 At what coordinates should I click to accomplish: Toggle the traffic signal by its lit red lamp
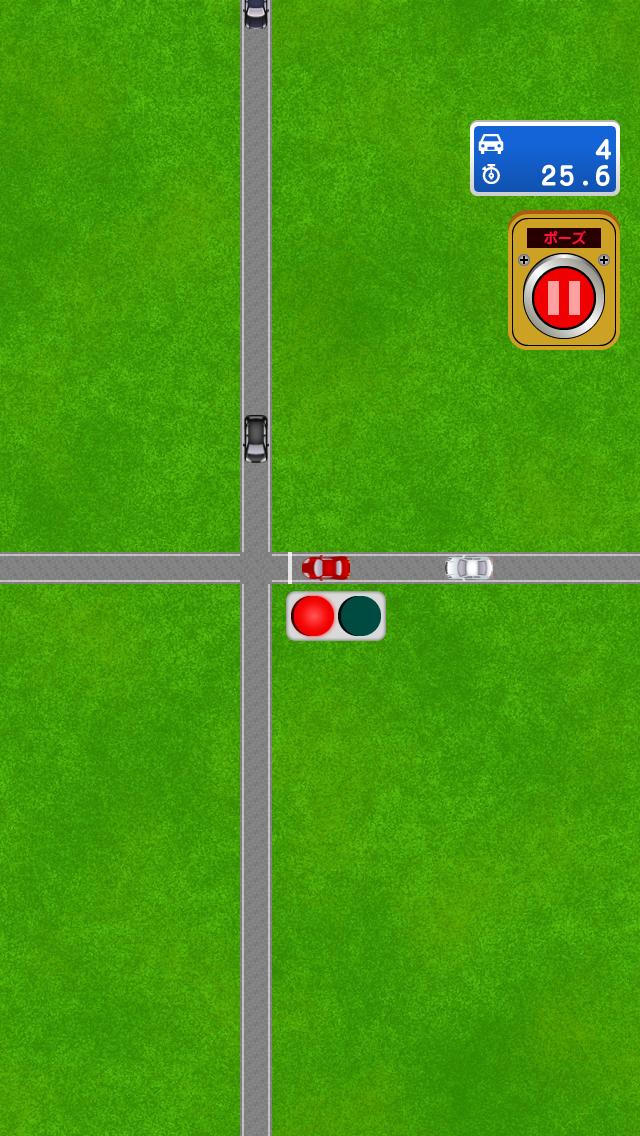tap(312, 616)
